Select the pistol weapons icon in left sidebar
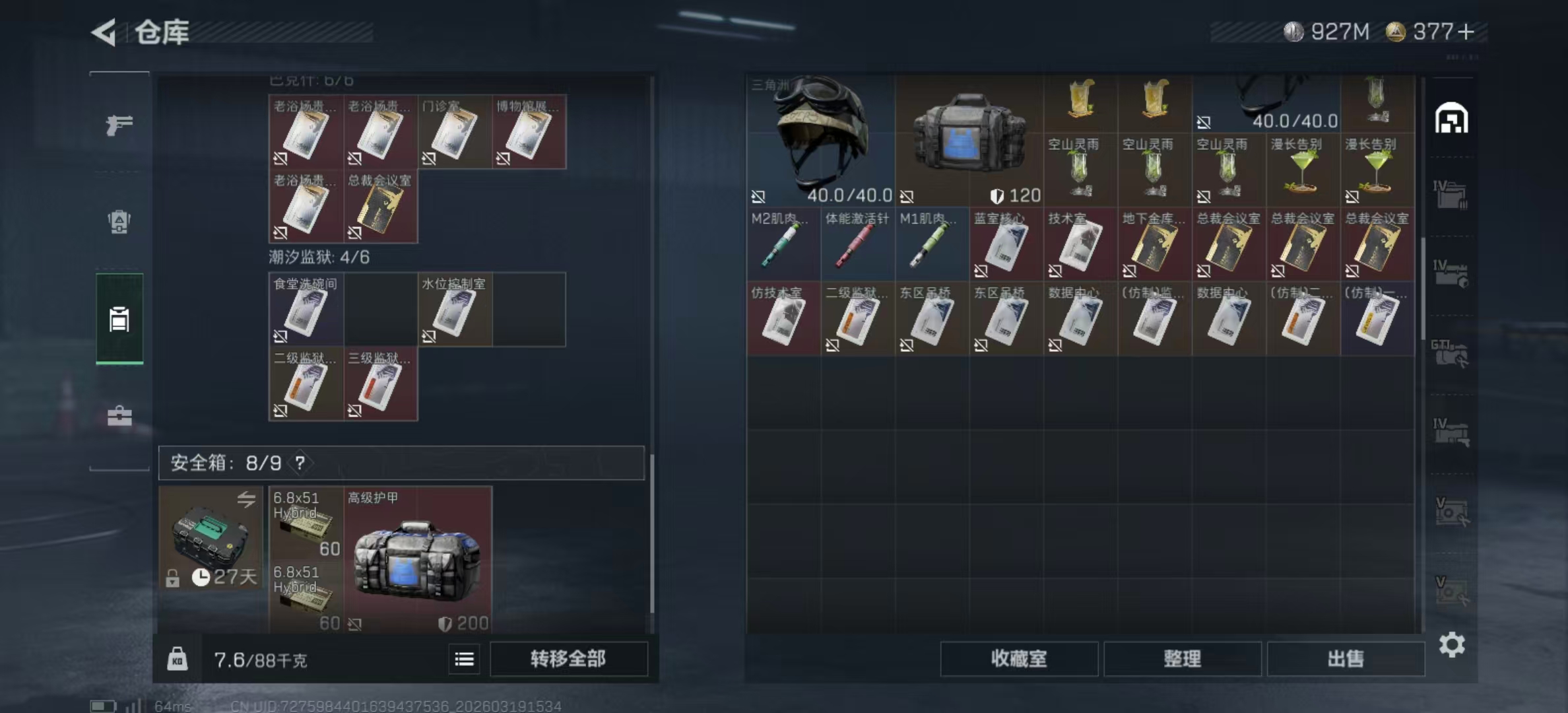This screenshot has width=1568, height=713. tap(119, 123)
